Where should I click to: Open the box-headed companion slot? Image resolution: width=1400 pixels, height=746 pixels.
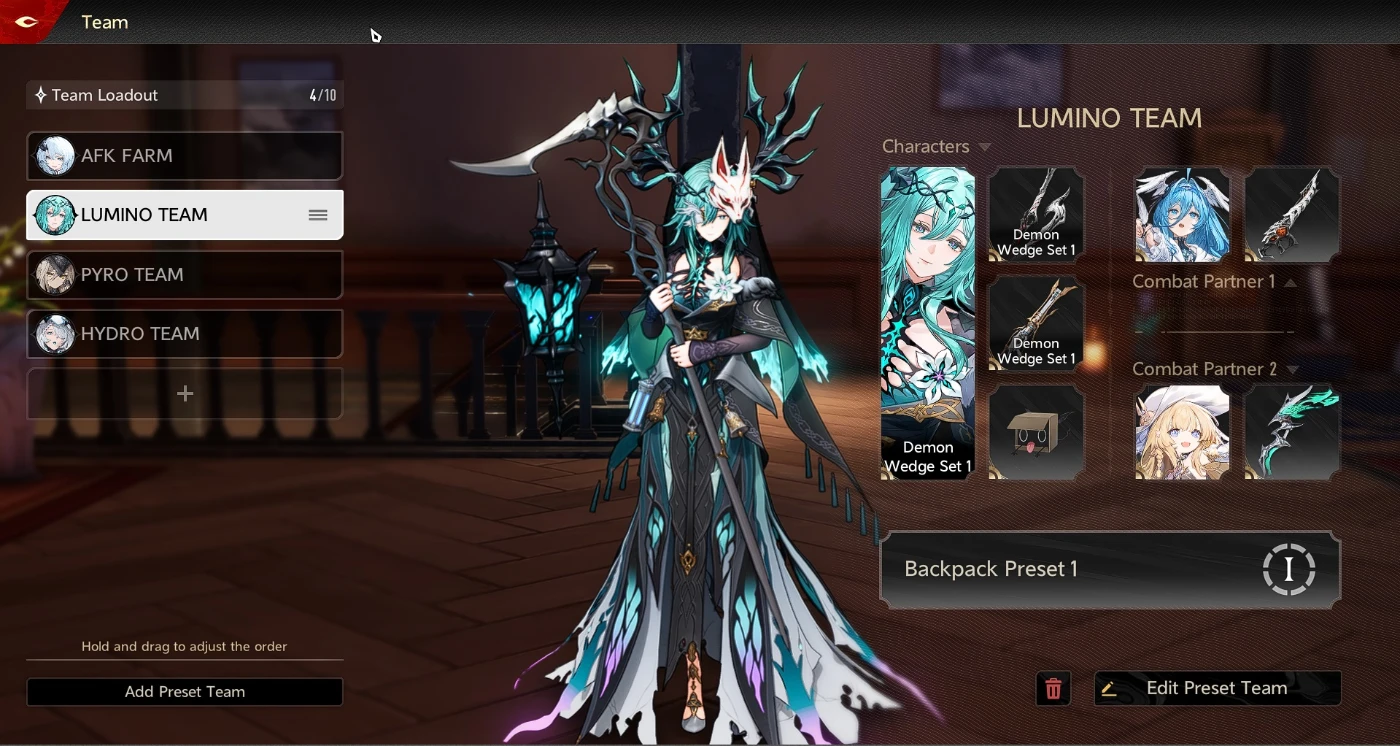pos(1036,433)
